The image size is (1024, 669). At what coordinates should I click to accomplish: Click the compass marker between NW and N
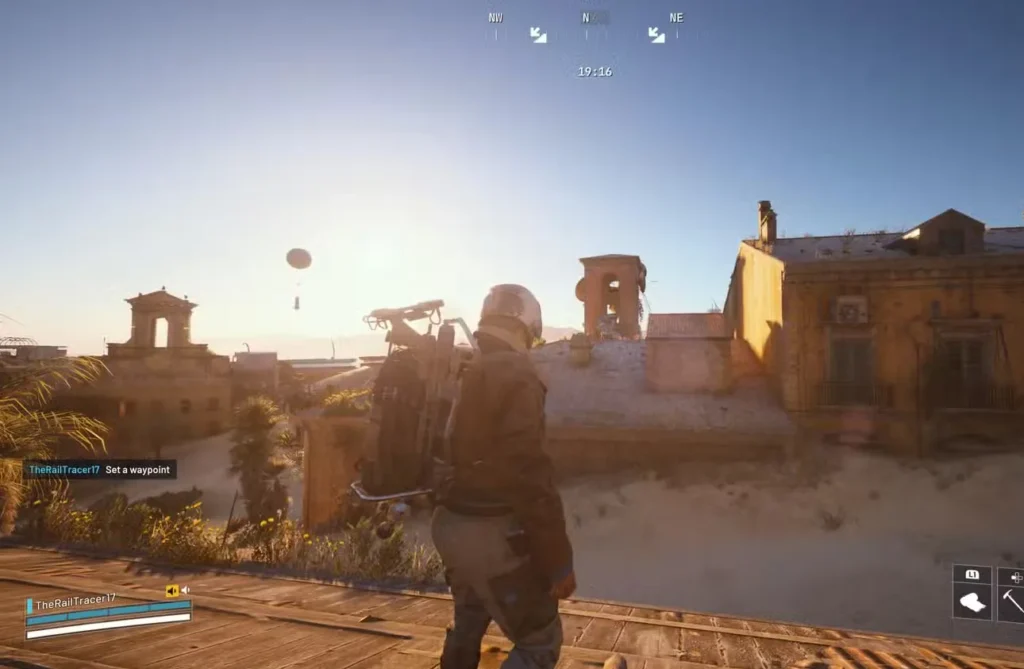538,35
